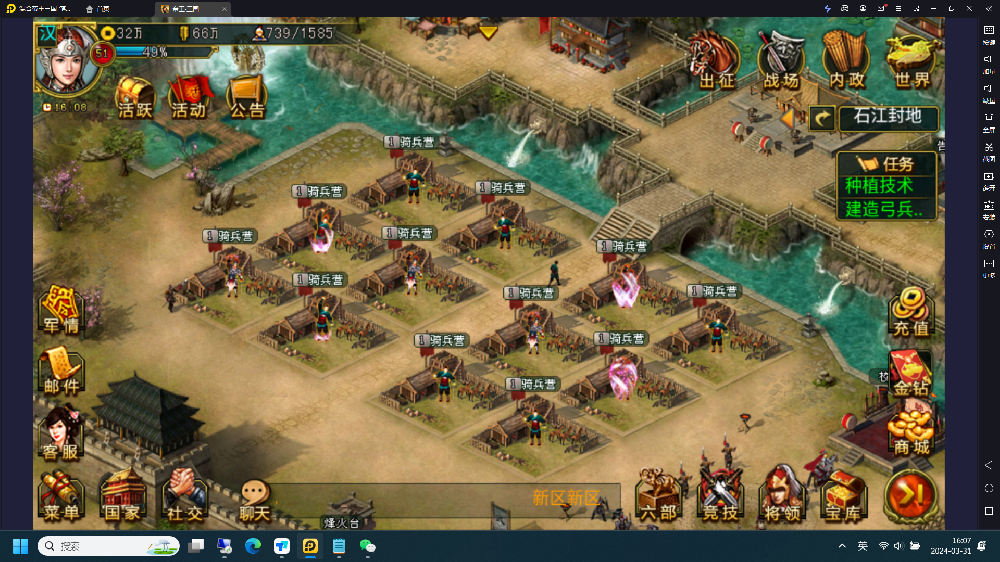The image size is (1000, 562).
Task: Open the 活动 events banner
Action: 188,96
